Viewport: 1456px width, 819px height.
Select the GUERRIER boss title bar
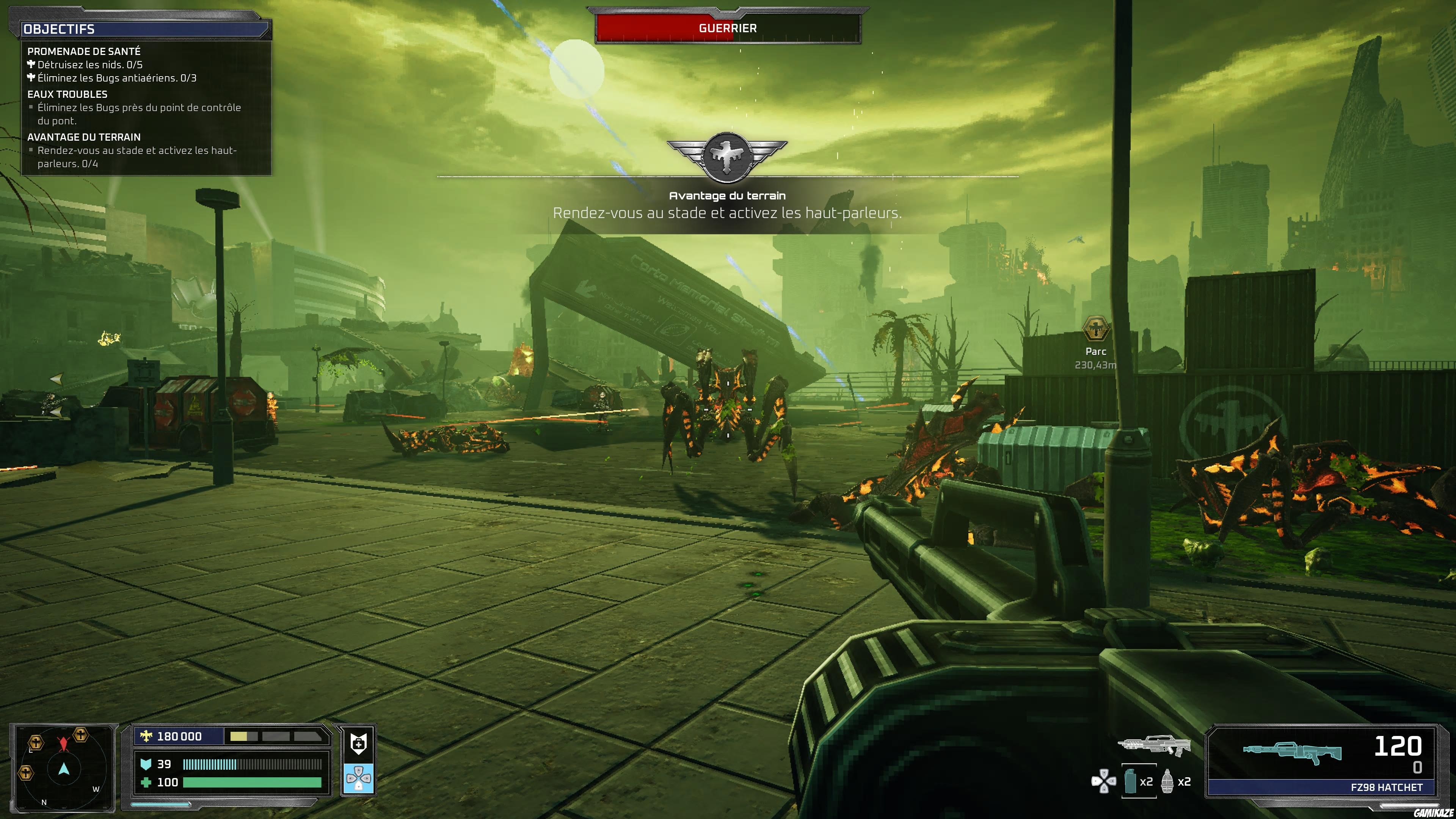[727, 28]
